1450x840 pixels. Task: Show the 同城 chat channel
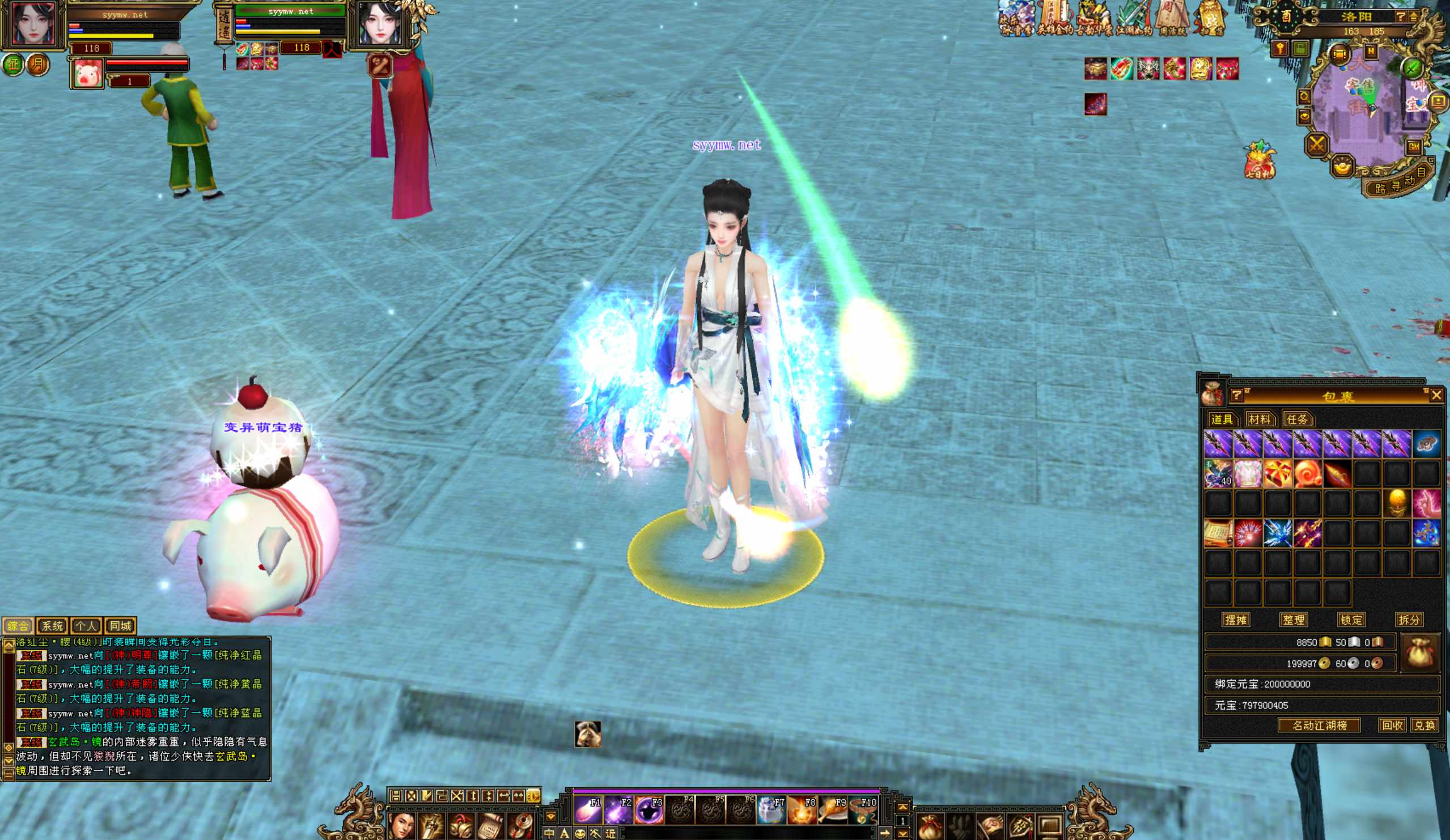click(x=120, y=626)
